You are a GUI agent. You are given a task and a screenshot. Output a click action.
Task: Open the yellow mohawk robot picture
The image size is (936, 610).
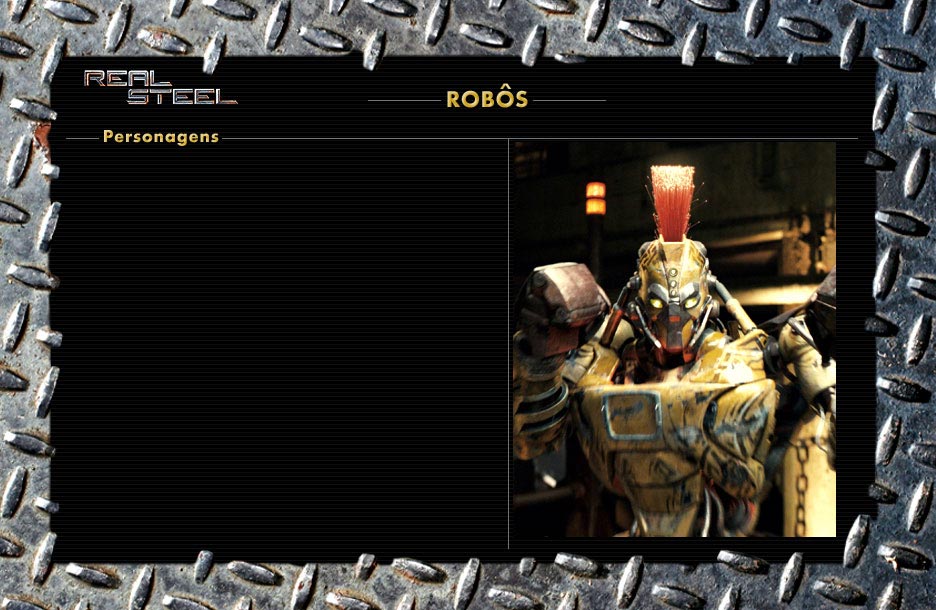pos(674,340)
